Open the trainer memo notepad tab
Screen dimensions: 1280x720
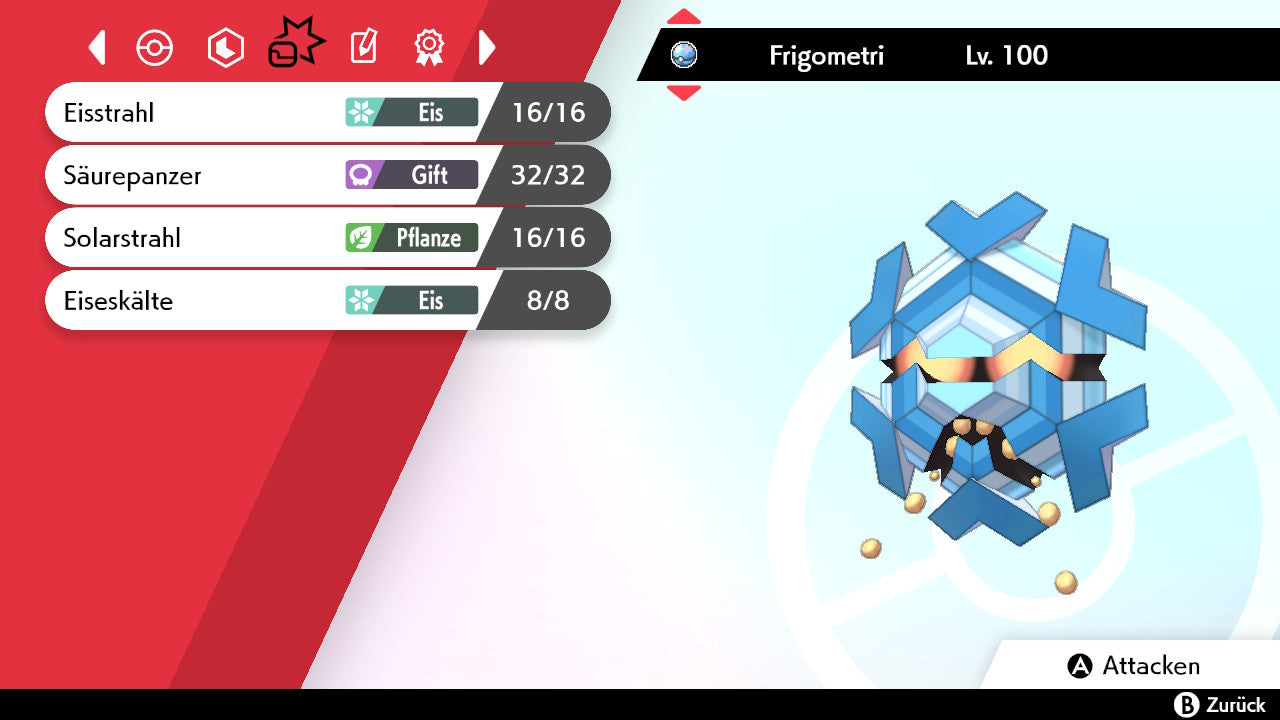[x=364, y=47]
